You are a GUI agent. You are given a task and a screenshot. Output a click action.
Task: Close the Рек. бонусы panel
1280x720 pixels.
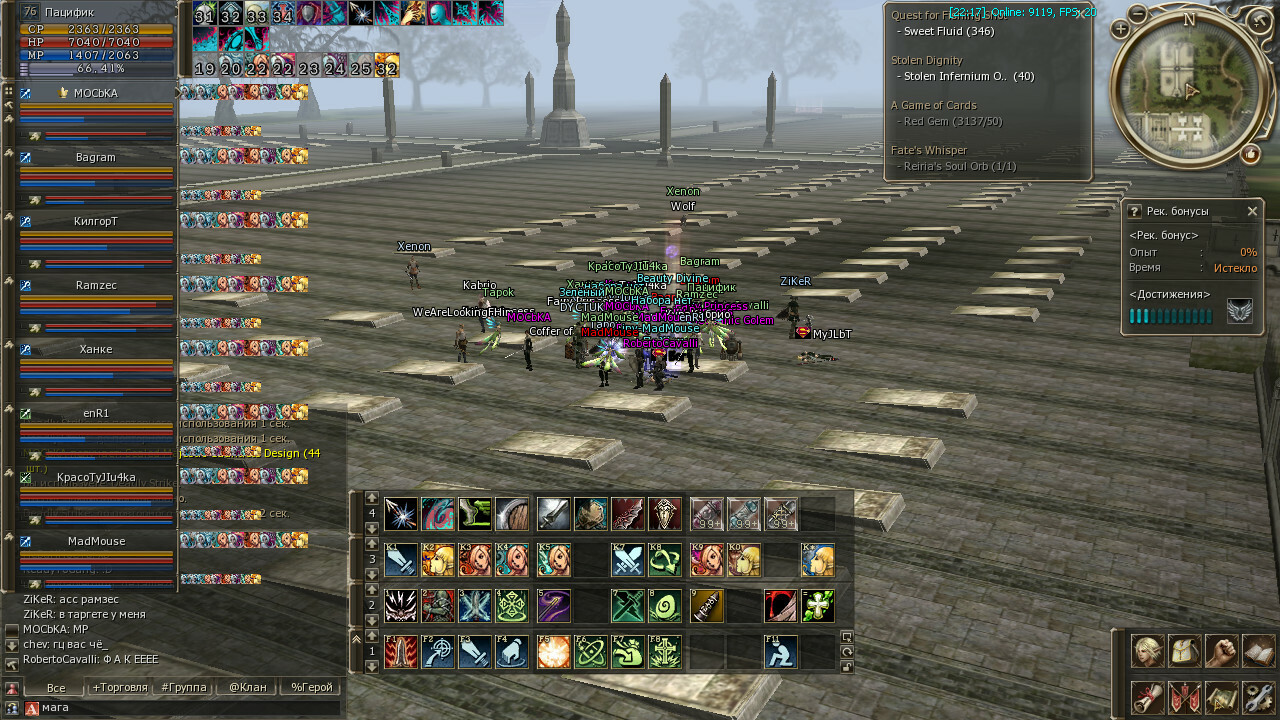click(1252, 211)
